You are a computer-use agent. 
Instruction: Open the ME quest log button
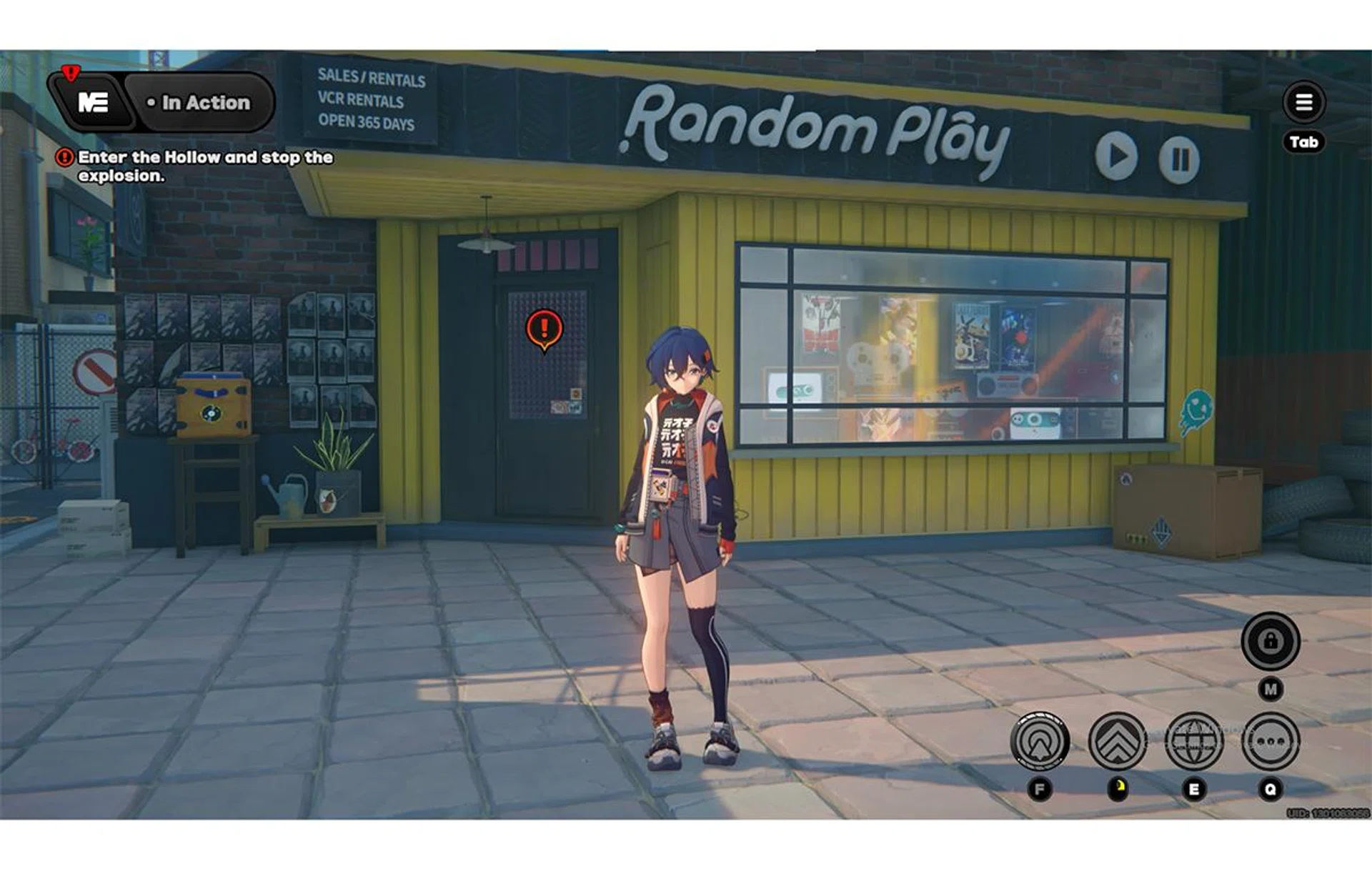93,103
